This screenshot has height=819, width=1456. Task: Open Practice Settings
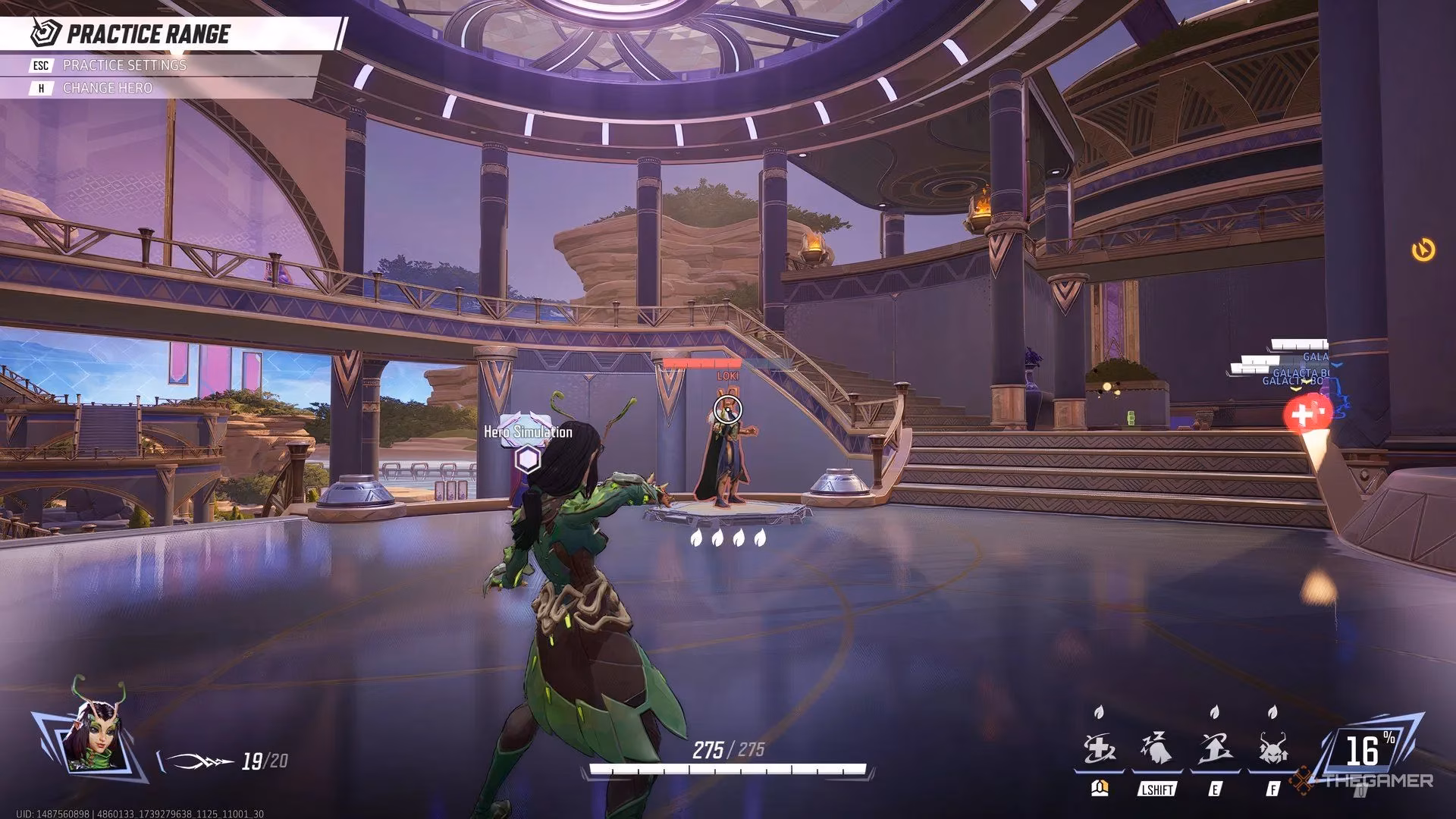click(124, 65)
